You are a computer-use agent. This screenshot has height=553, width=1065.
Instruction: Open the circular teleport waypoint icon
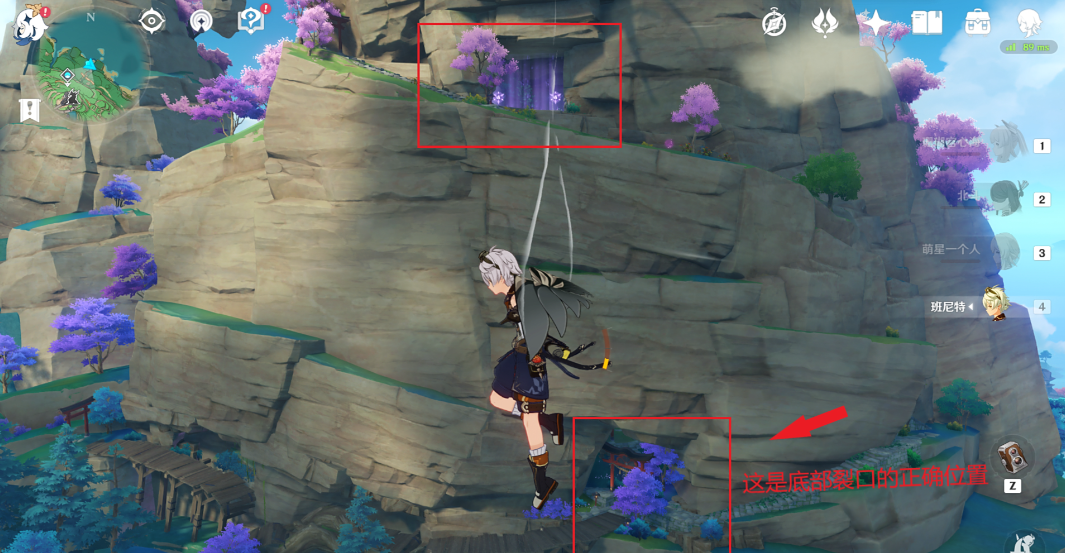(201, 22)
